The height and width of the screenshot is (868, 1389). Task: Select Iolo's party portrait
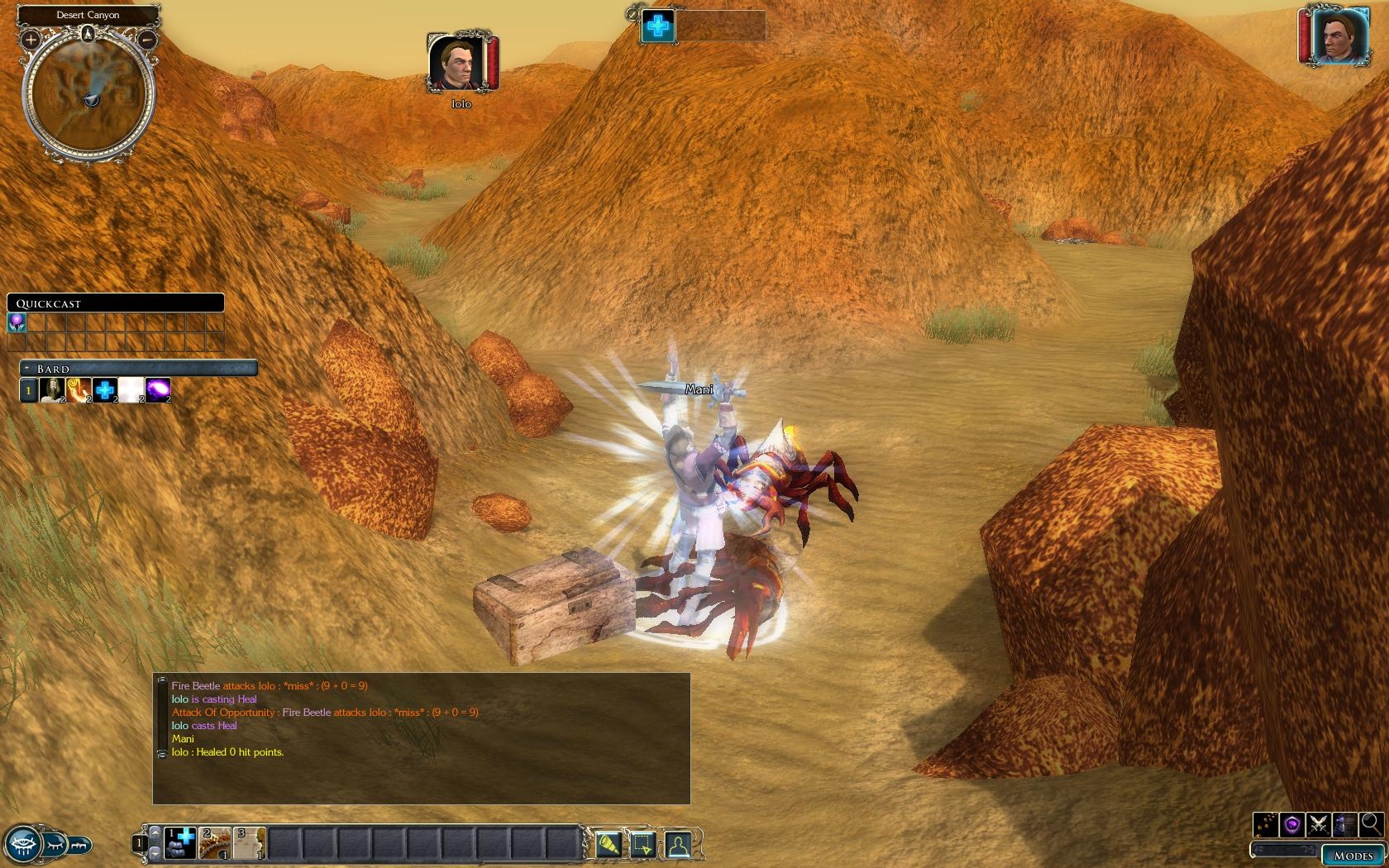pyautogui.click(x=456, y=64)
